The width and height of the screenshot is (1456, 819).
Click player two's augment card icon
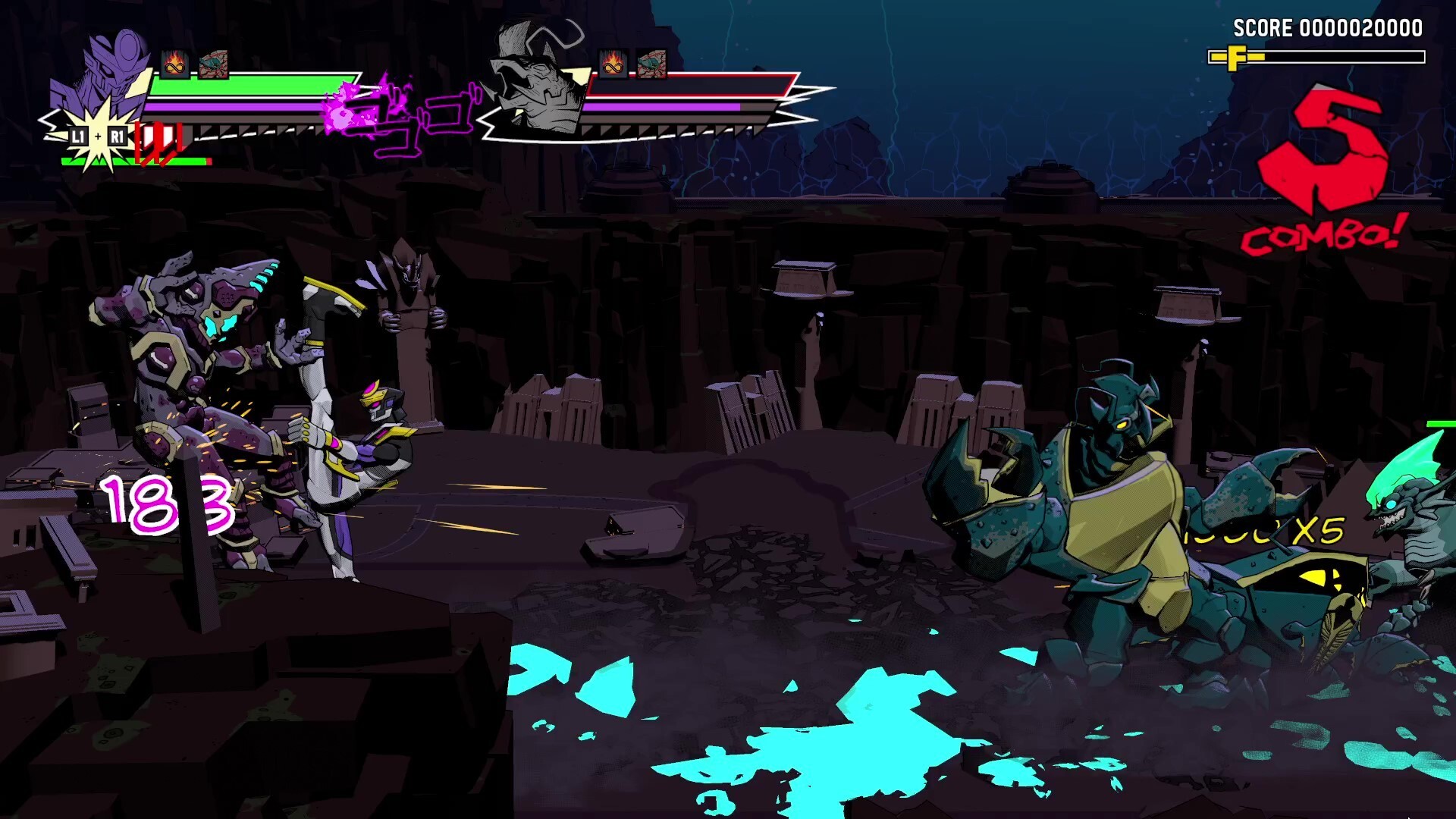coord(650,64)
